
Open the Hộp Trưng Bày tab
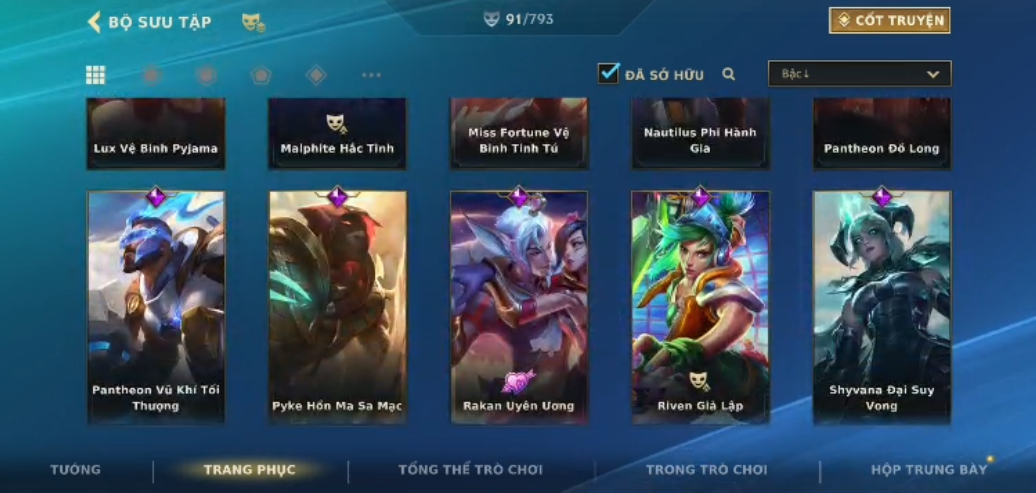pyautogui.click(x=928, y=470)
